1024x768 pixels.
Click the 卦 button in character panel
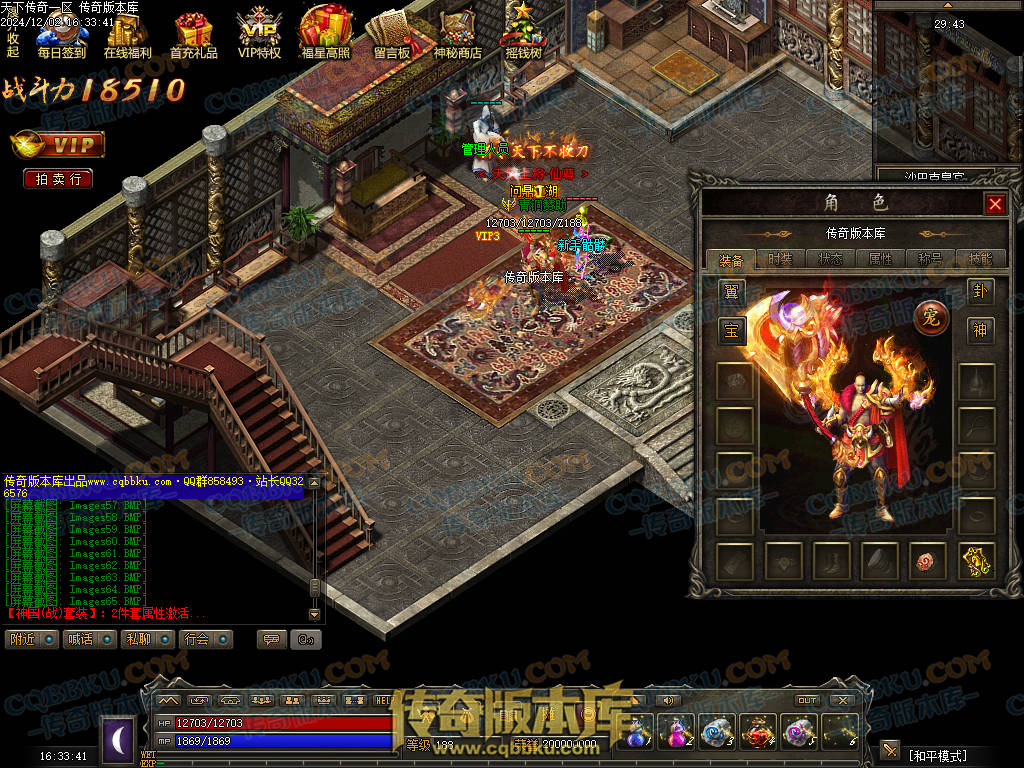980,292
